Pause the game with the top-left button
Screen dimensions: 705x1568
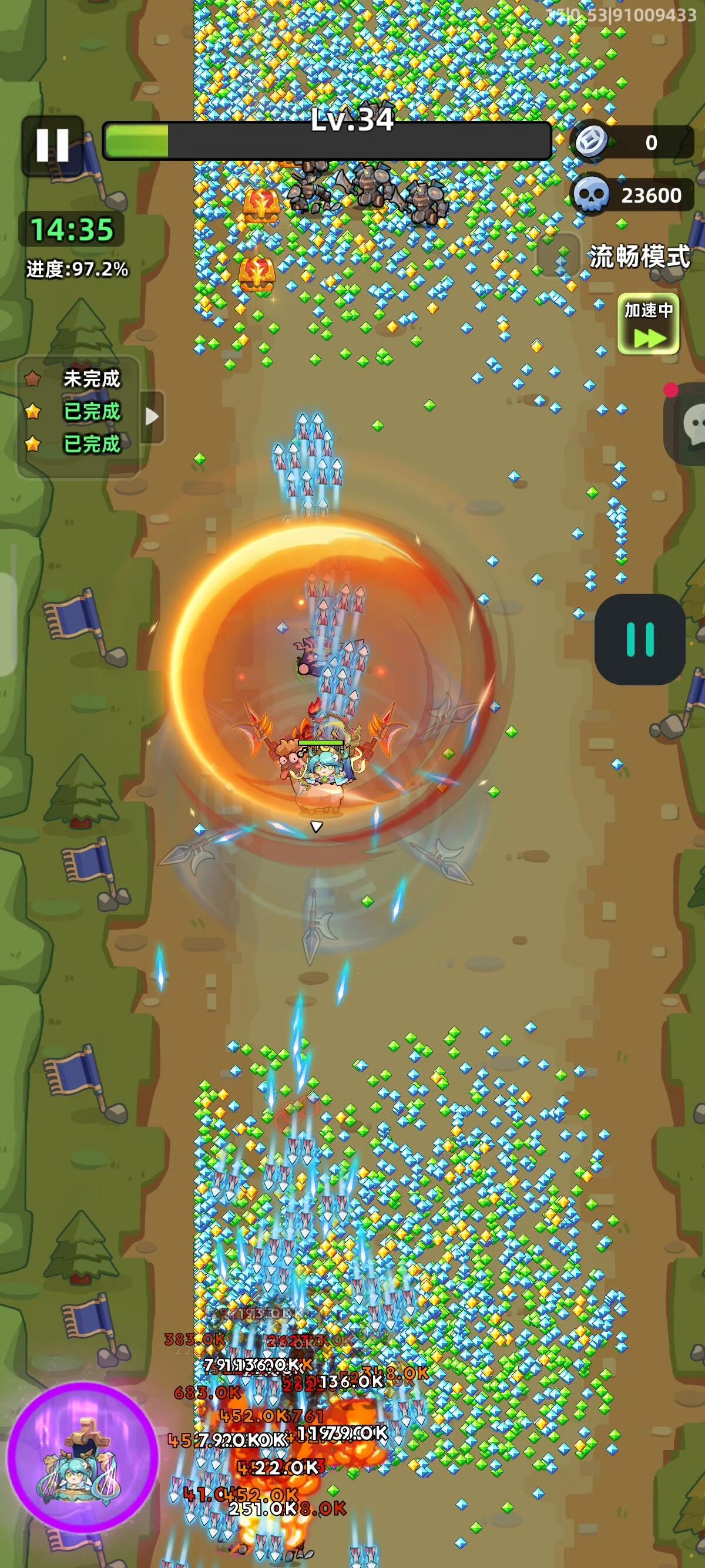pos(52,145)
